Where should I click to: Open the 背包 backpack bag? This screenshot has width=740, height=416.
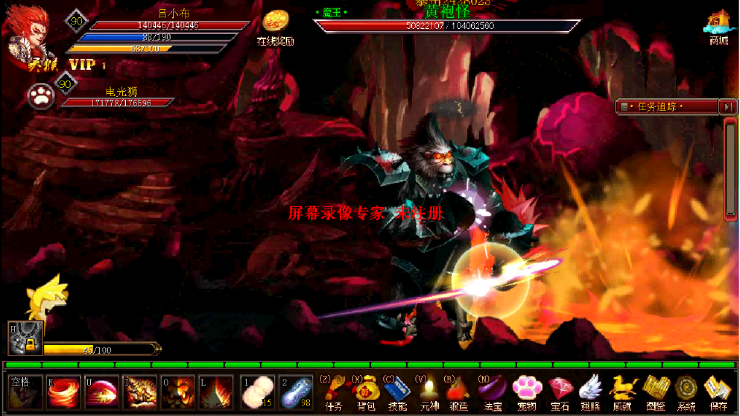(x=365, y=390)
